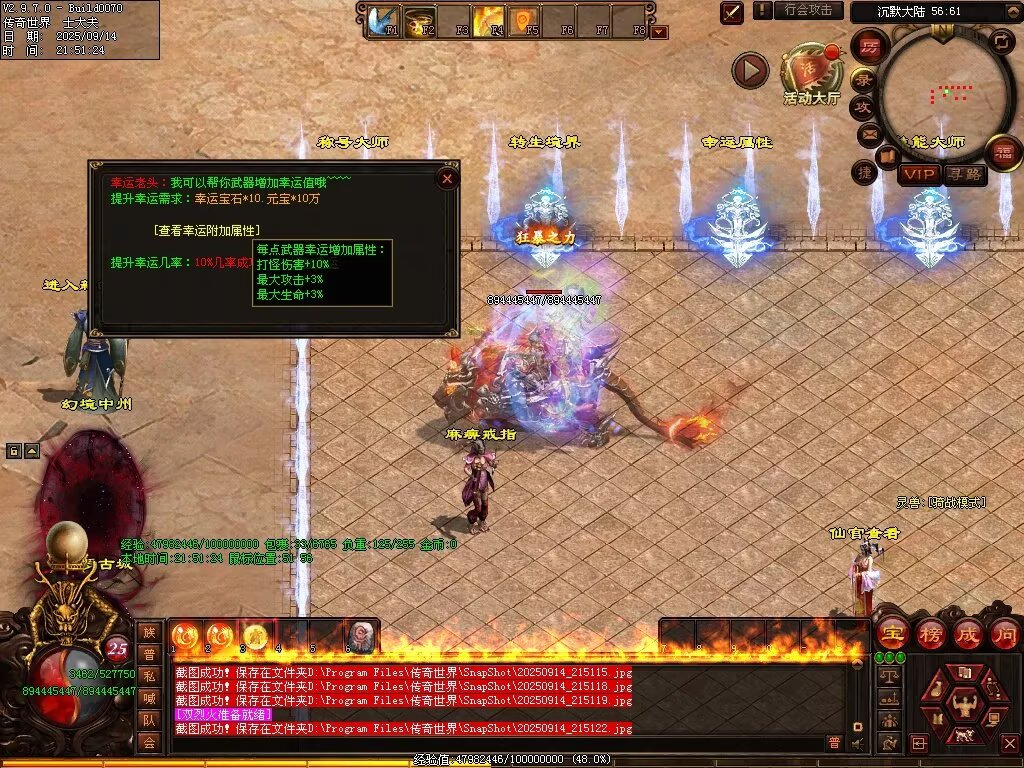The image size is (1024, 768).
Task: Click the 查看幸运附加属性 link
Action: (207, 230)
